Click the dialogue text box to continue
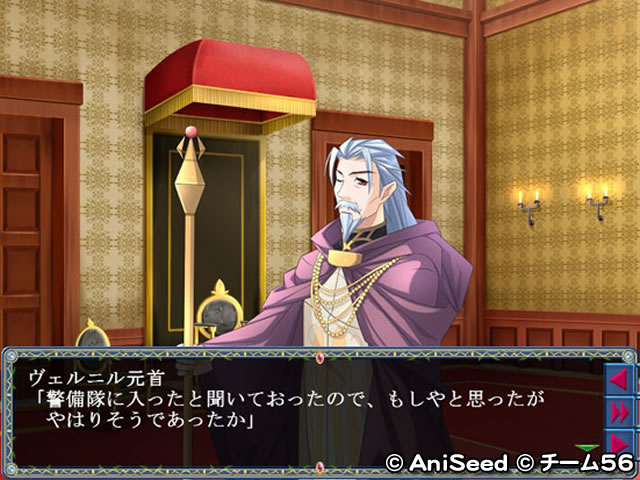Image resolution: width=640 pixels, height=480 pixels. tap(300, 408)
